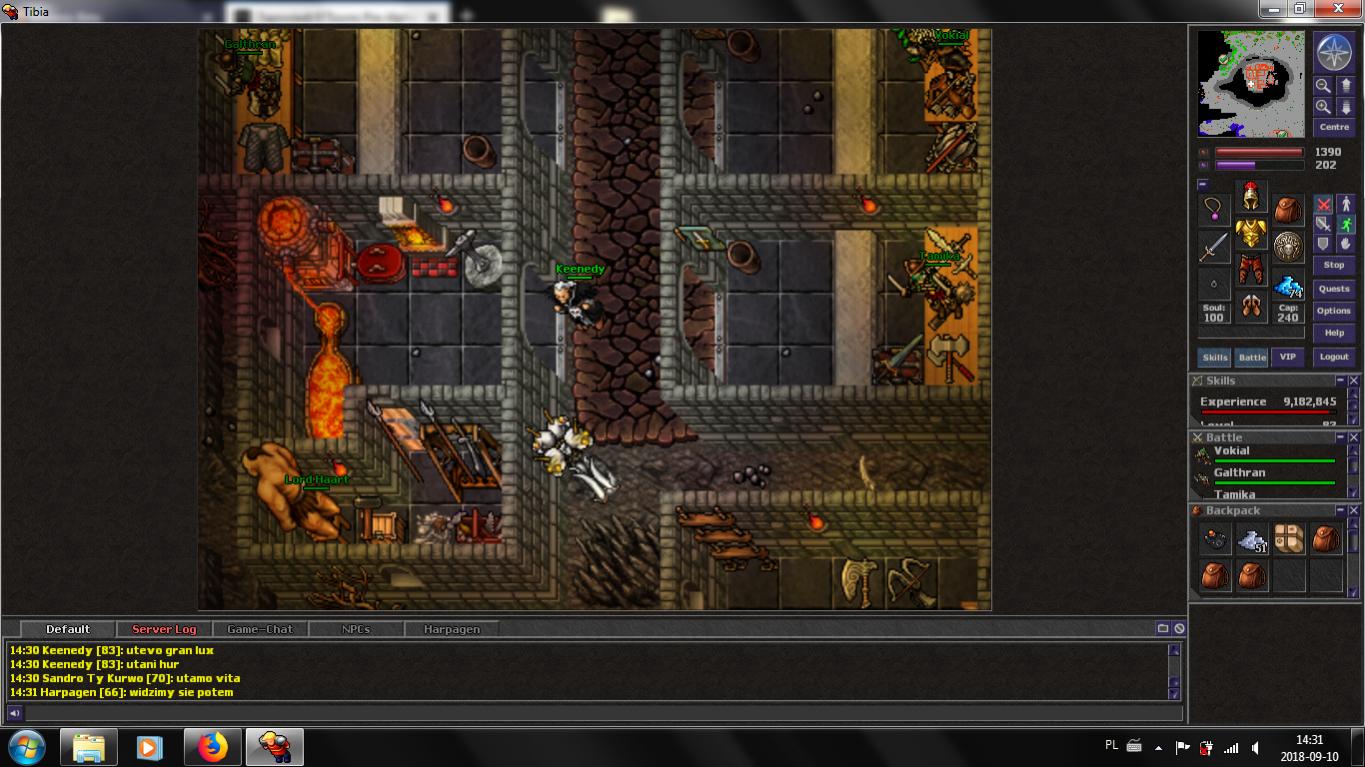This screenshot has height=767, width=1365.
Task: Toggle the Skills panel button
Action: tap(1215, 357)
